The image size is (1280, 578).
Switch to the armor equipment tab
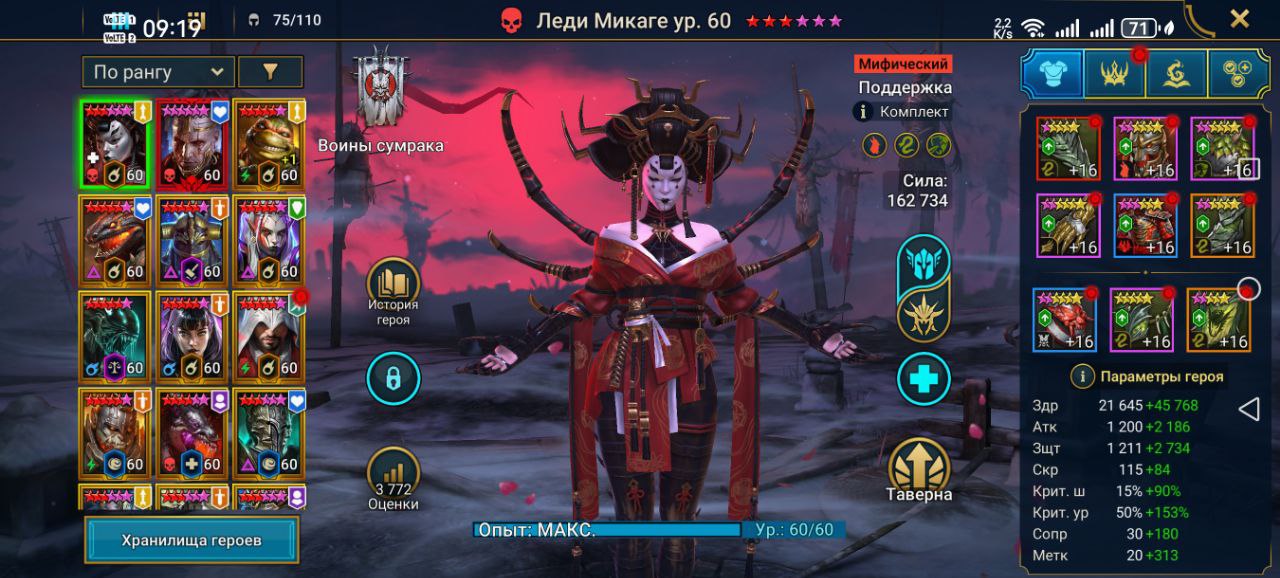pos(1051,73)
